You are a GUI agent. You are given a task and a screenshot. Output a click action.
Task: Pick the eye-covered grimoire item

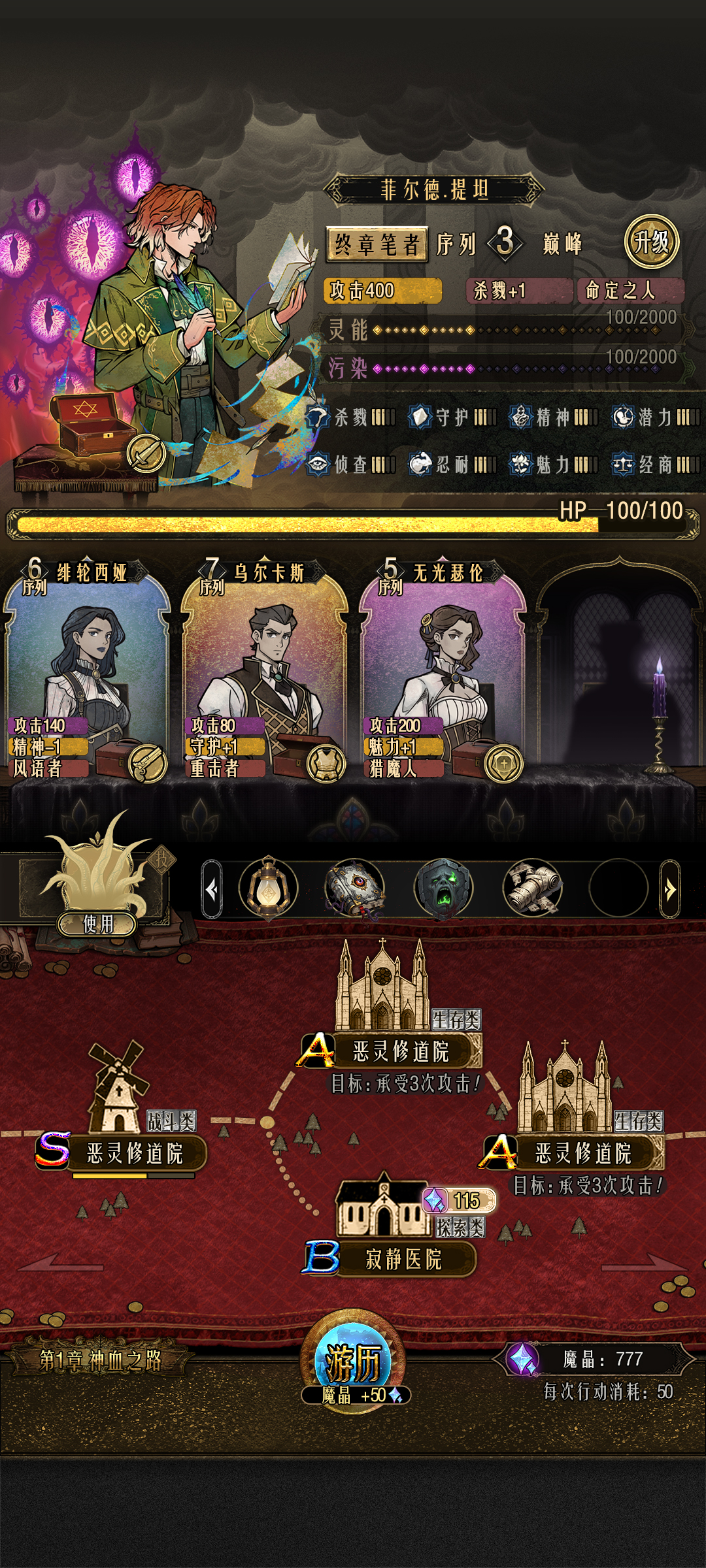pyautogui.click(x=355, y=889)
